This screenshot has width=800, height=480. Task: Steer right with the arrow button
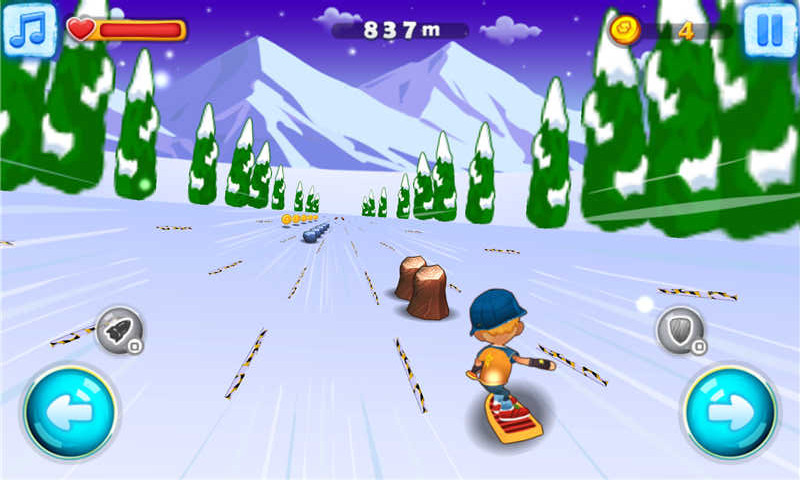click(730, 412)
